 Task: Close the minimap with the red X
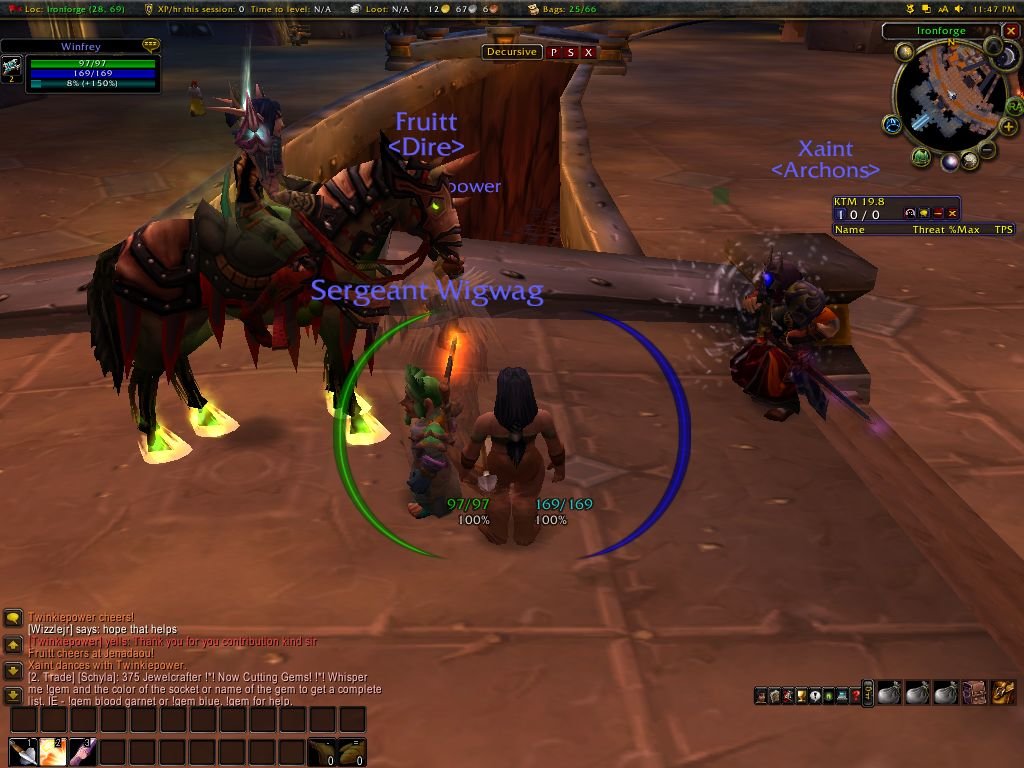pos(1012,32)
